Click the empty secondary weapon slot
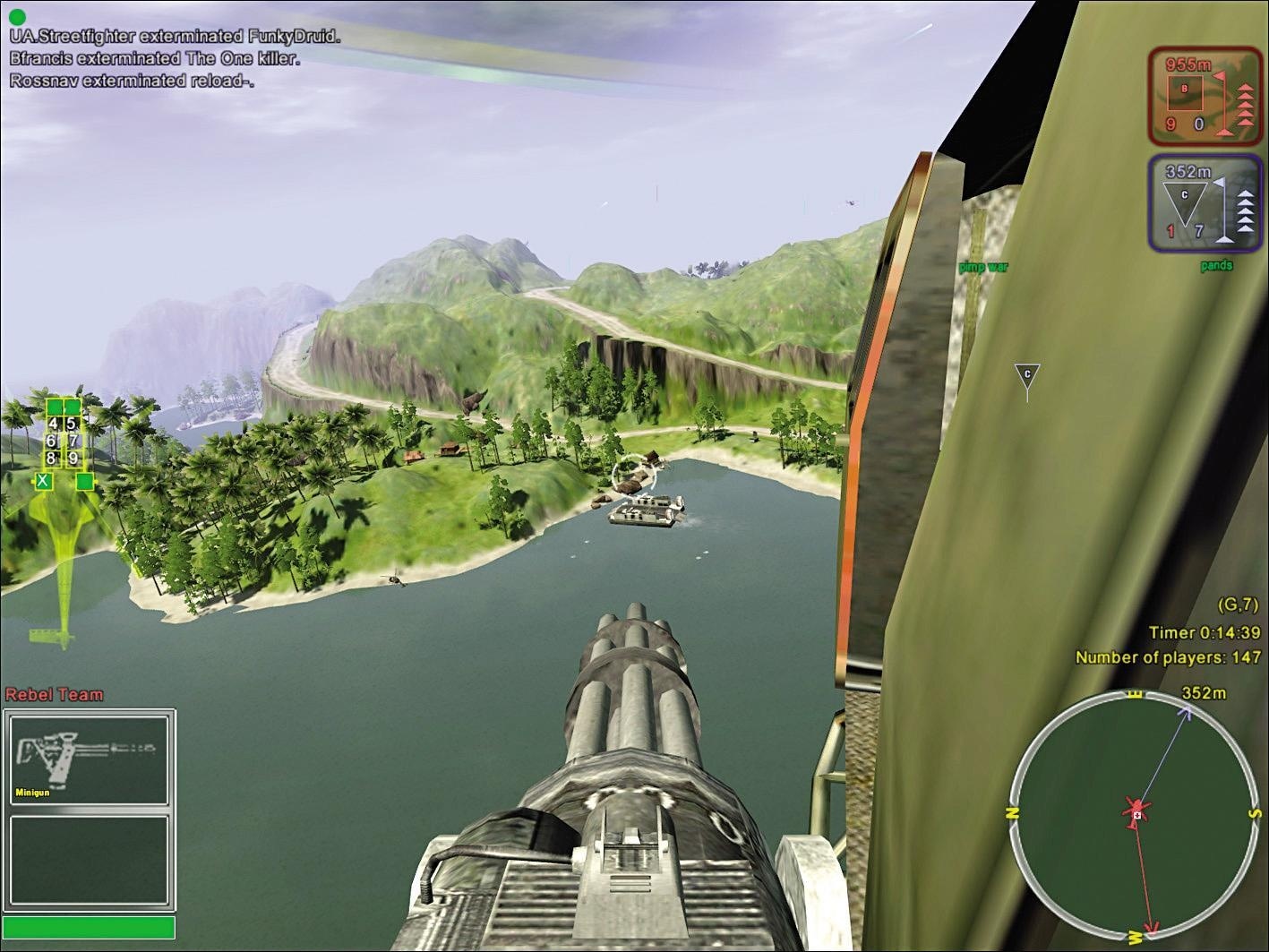The width and height of the screenshot is (1269, 952). pos(90,860)
